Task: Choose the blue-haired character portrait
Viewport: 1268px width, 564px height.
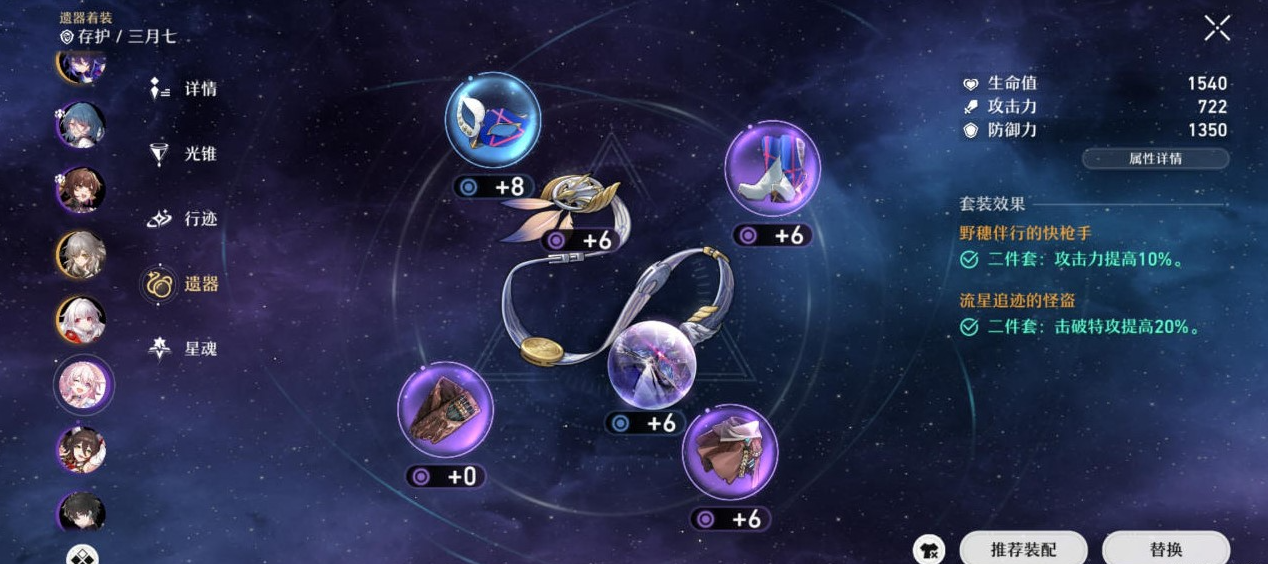Action: [x=80, y=125]
